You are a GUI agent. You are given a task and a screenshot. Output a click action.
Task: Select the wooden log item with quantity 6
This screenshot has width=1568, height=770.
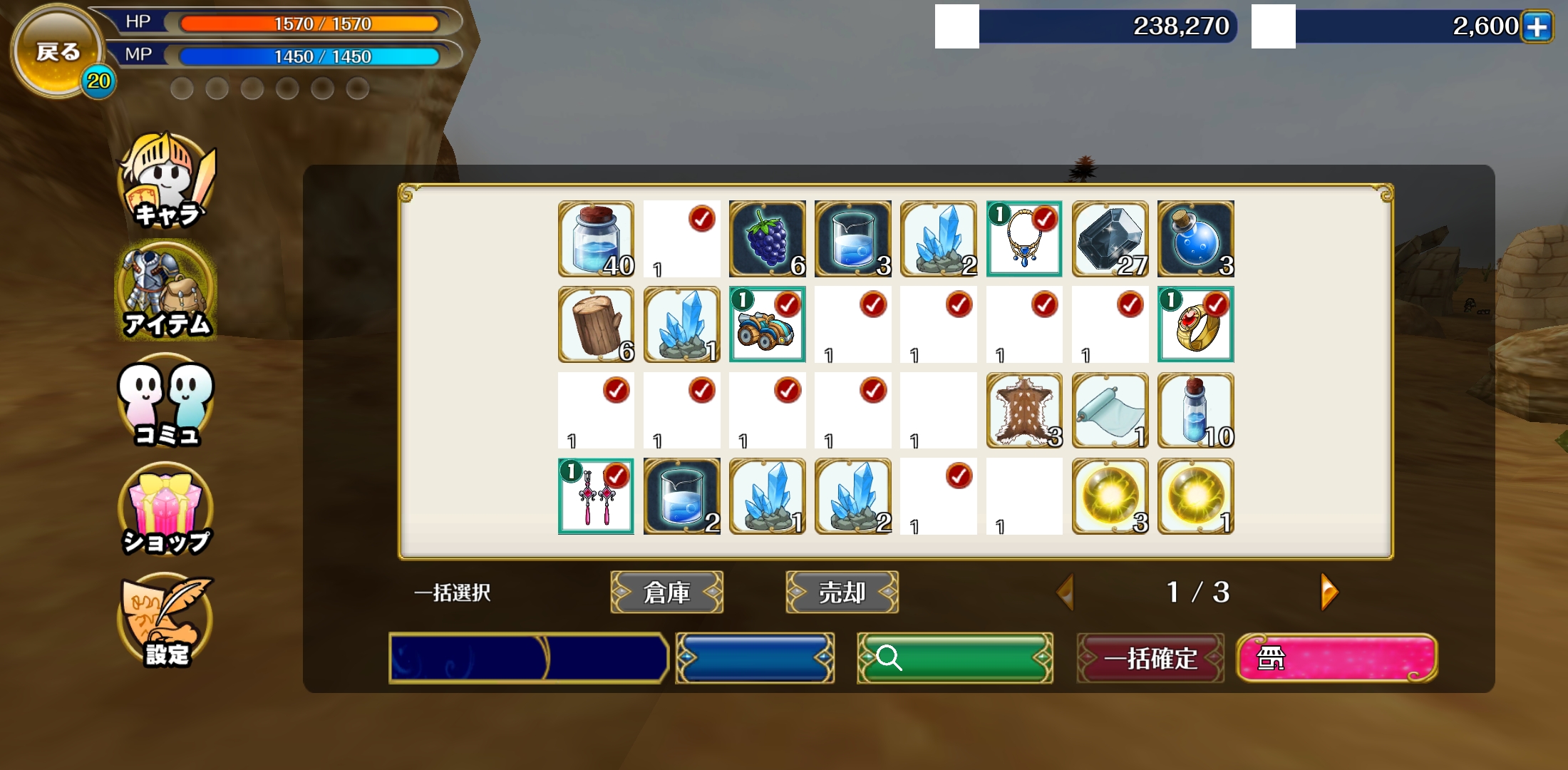(596, 324)
